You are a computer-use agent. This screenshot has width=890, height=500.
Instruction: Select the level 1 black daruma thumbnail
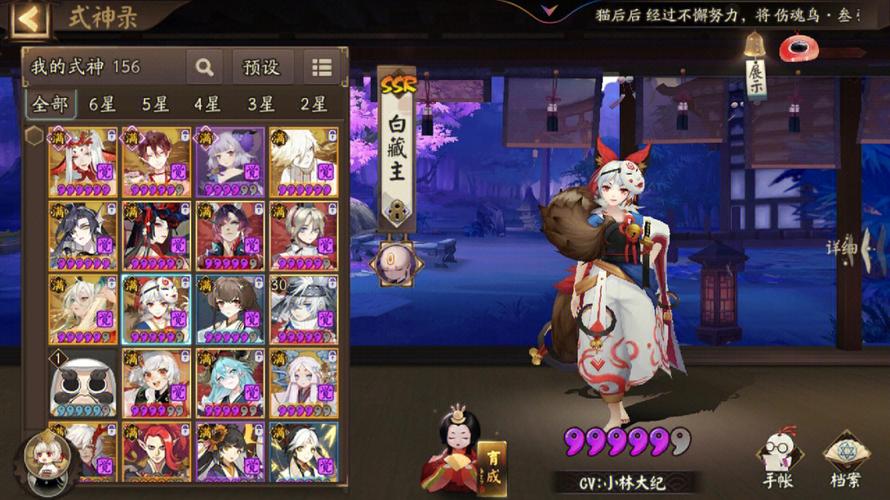pyautogui.click(x=82, y=384)
